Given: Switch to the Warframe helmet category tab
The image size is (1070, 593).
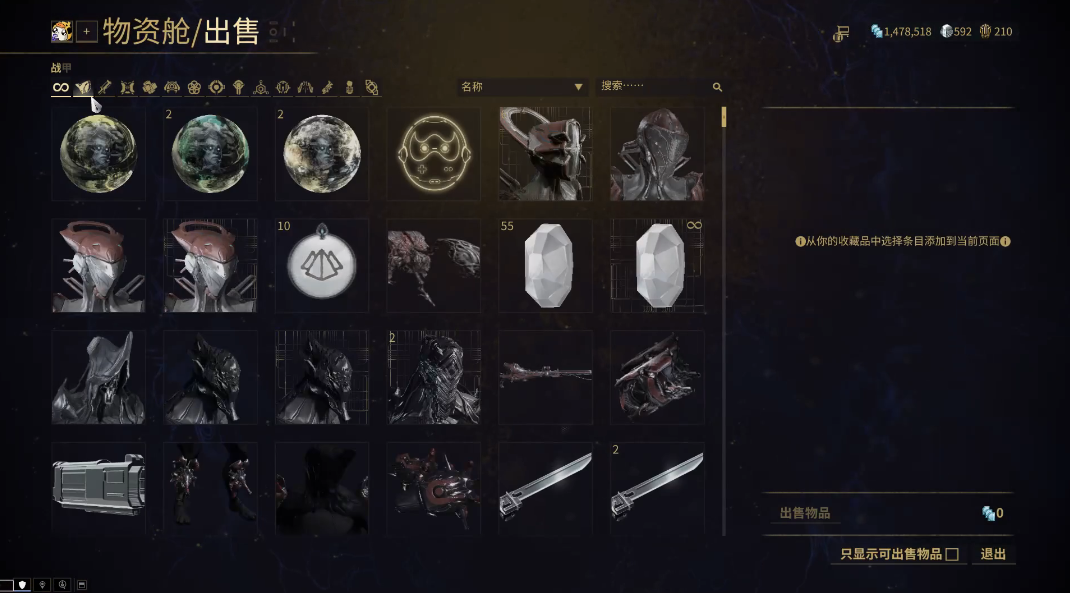Looking at the screenshot, I should coord(83,88).
